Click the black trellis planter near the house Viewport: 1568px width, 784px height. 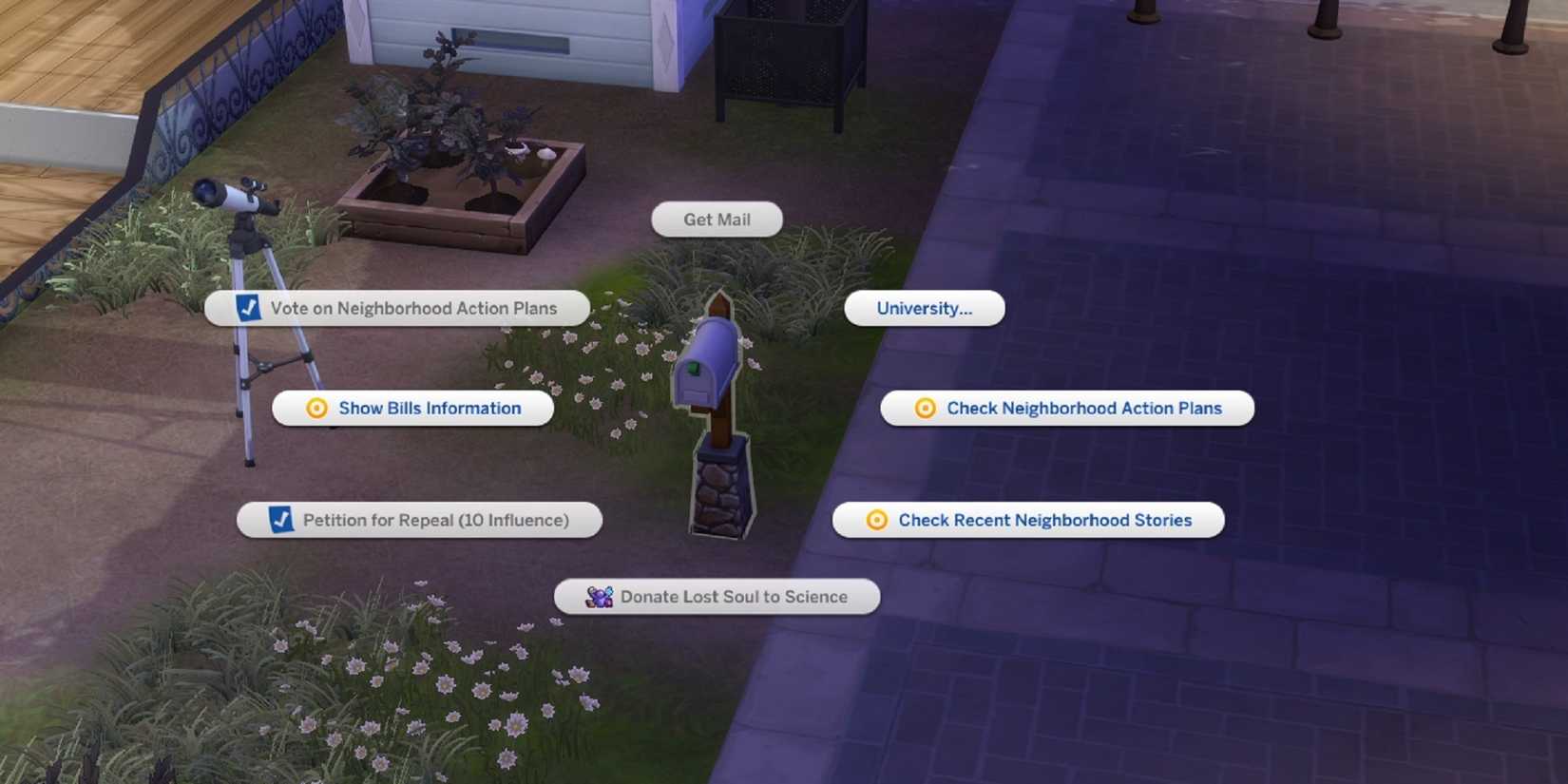pos(779,57)
